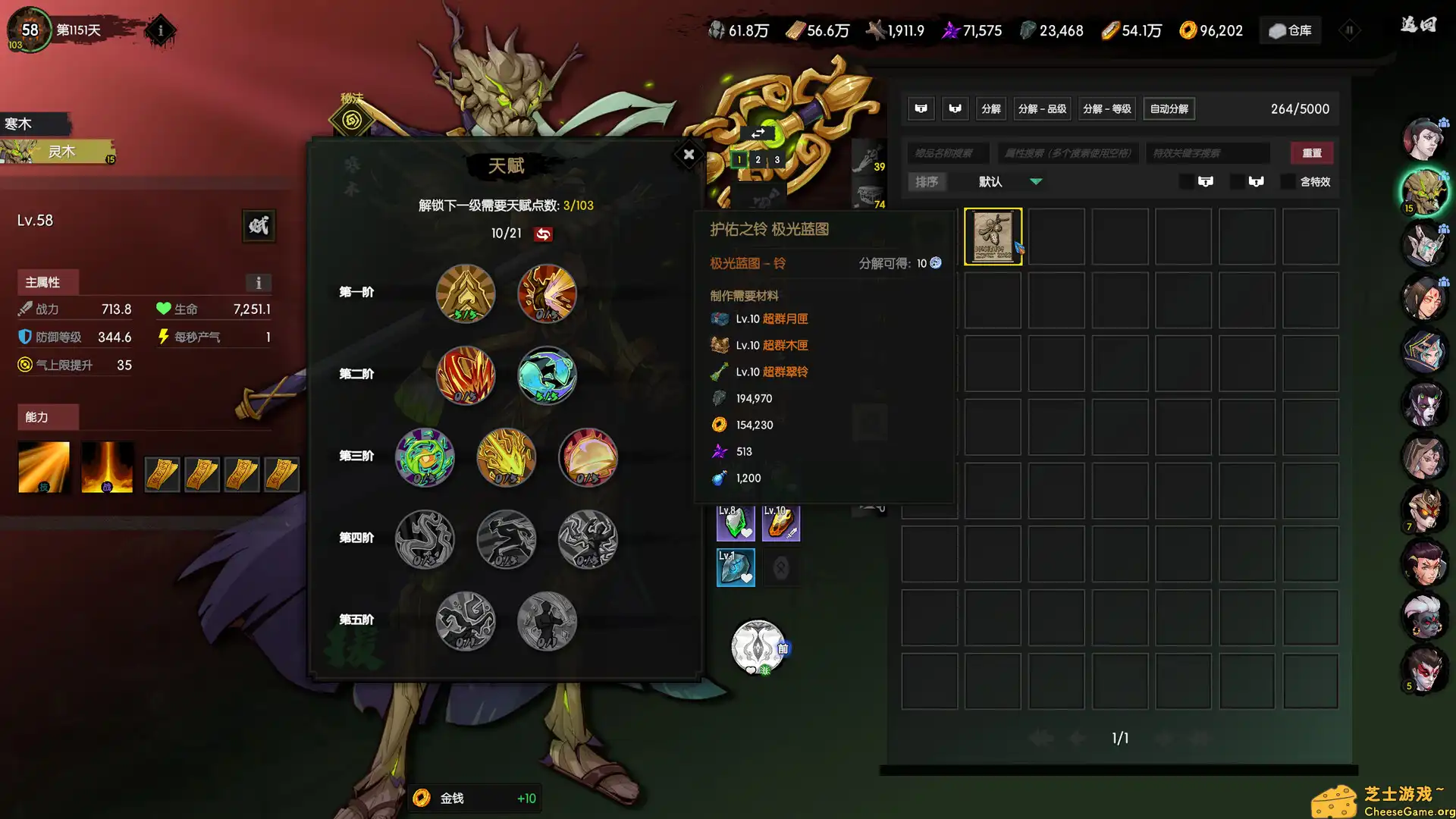Click the green orb talent in 第三阶
This screenshot has height=819, width=1456.
pyautogui.click(x=425, y=457)
